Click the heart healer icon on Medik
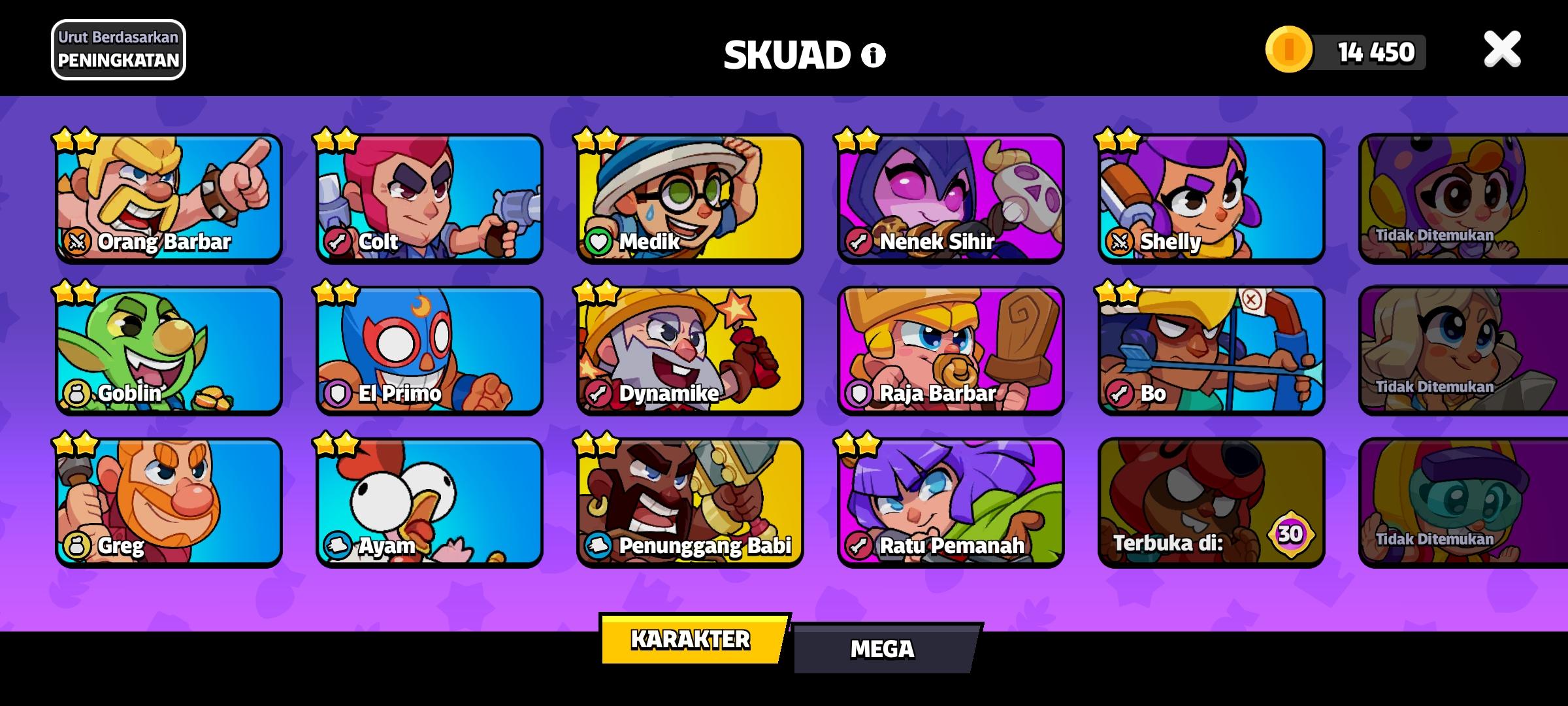The image size is (1568, 706). (x=600, y=243)
